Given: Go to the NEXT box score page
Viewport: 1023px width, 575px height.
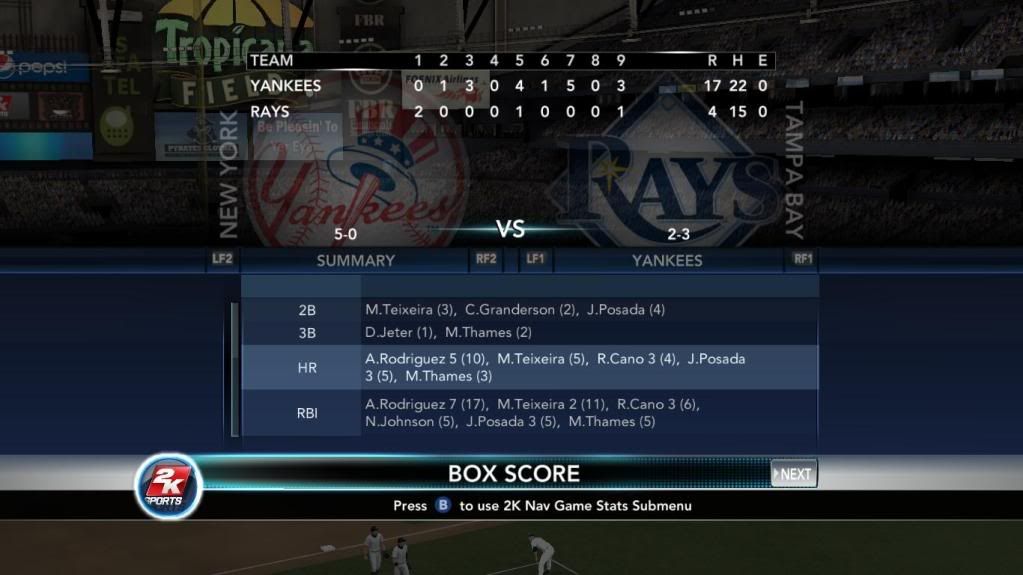Looking at the screenshot, I should coord(794,474).
